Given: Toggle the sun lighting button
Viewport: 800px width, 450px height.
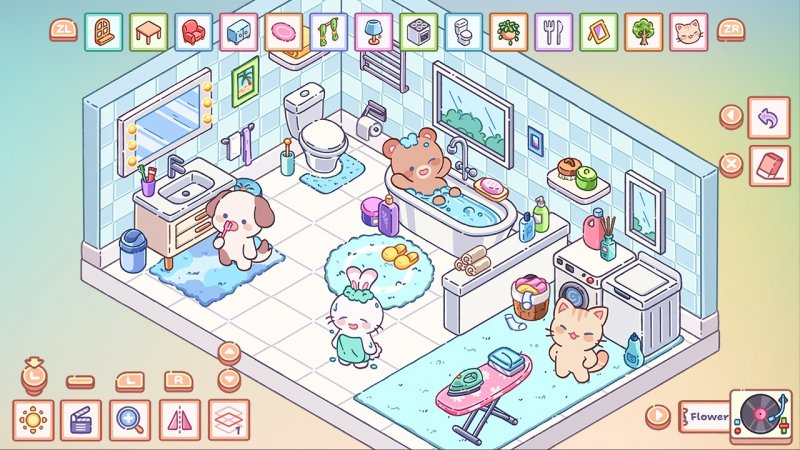Looking at the screenshot, I should [33, 419].
